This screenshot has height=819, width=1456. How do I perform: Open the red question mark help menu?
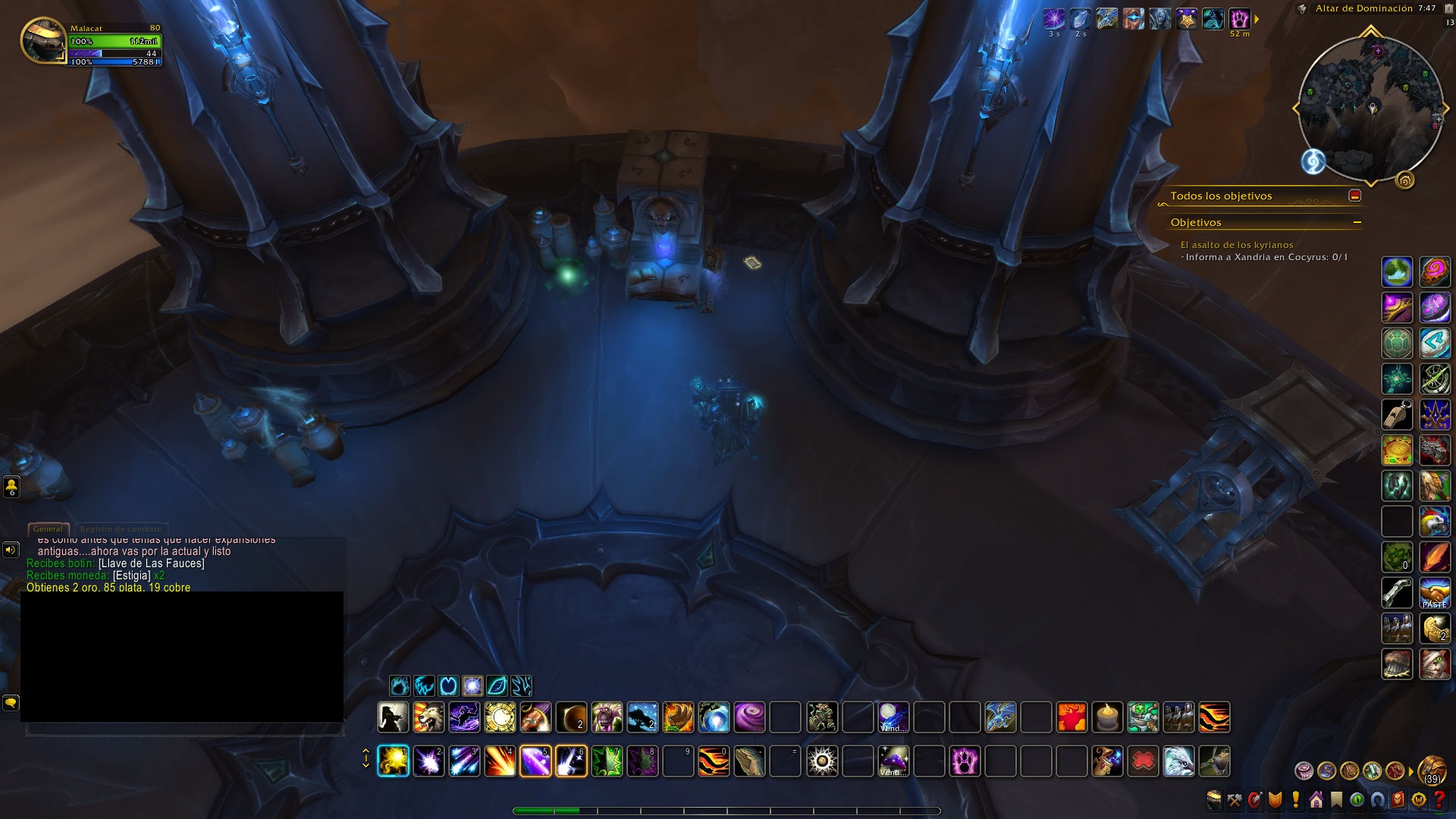(x=1439, y=799)
